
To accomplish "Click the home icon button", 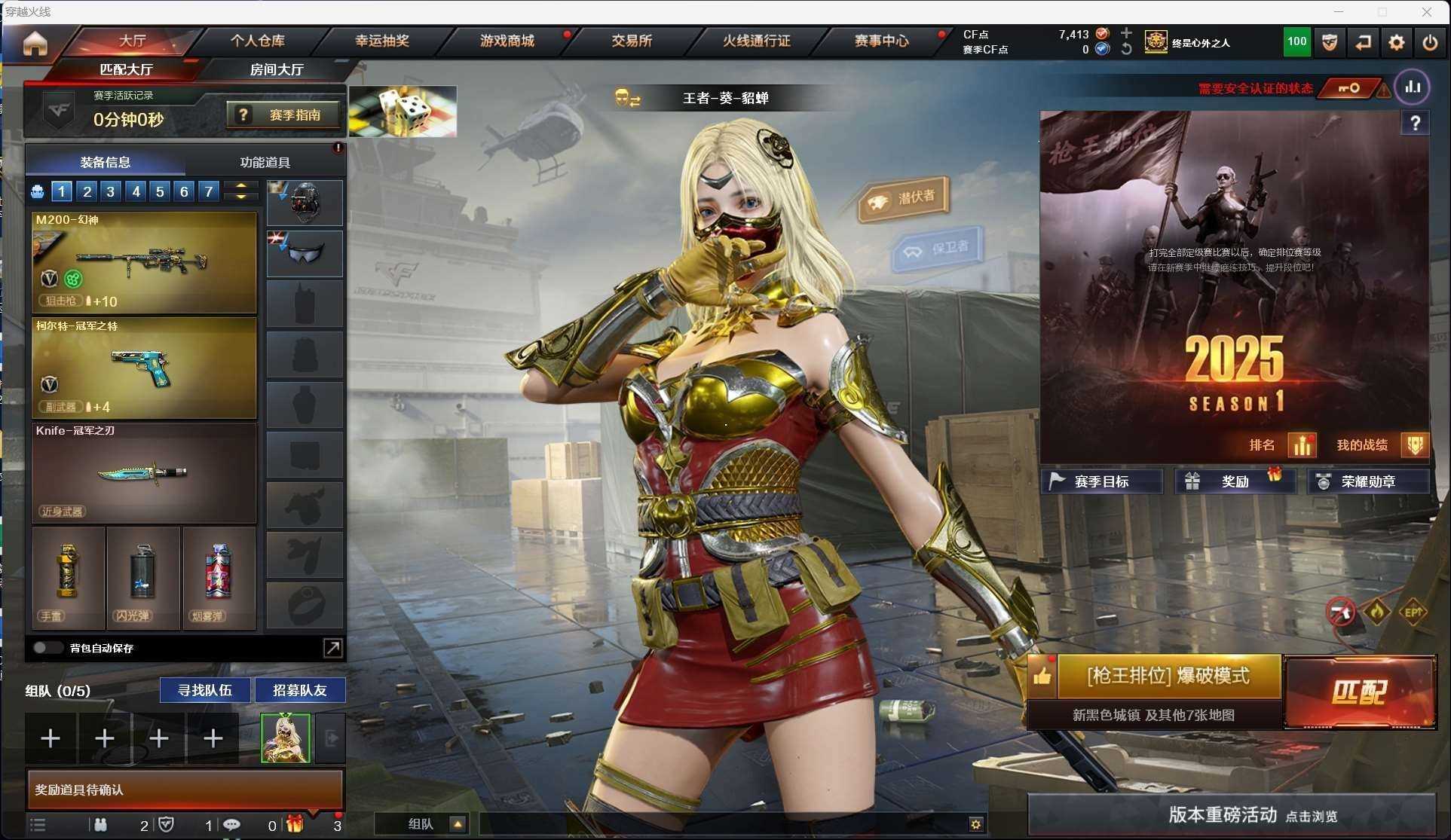I will click(x=35, y=43).
